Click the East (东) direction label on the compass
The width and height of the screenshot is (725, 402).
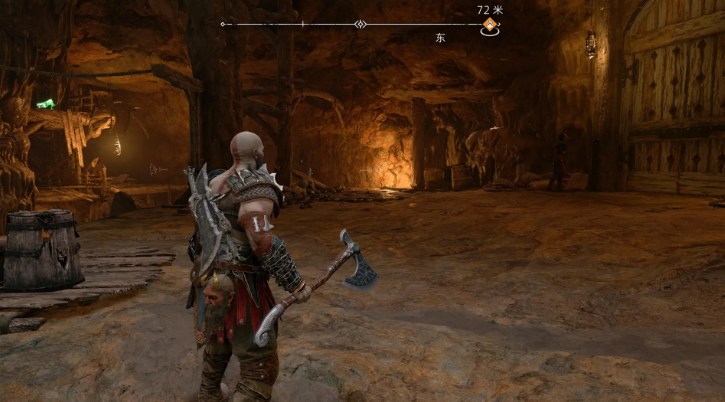[x=440, y=38]
